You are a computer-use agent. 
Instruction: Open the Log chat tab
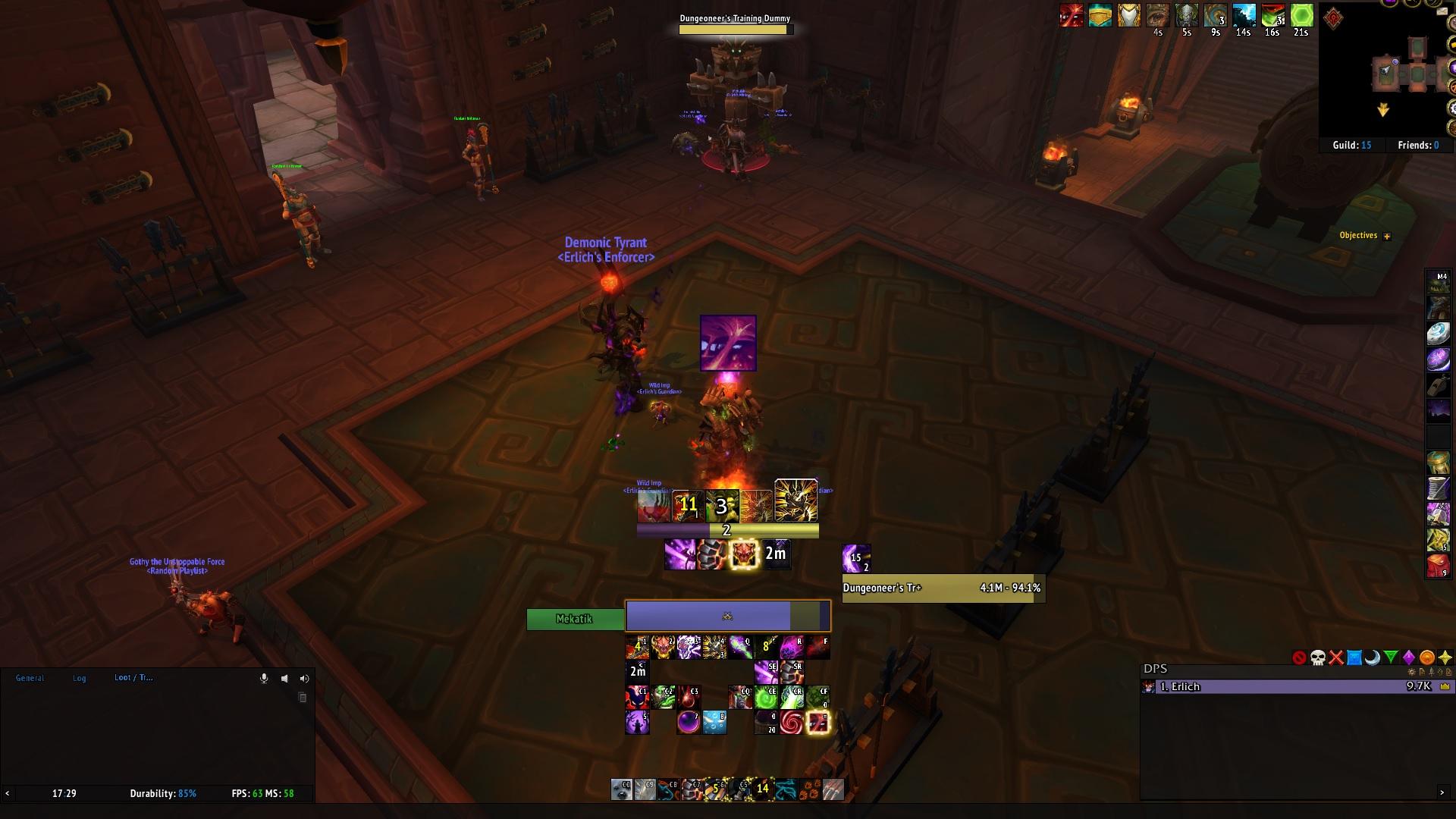click(x=80, y=678)
